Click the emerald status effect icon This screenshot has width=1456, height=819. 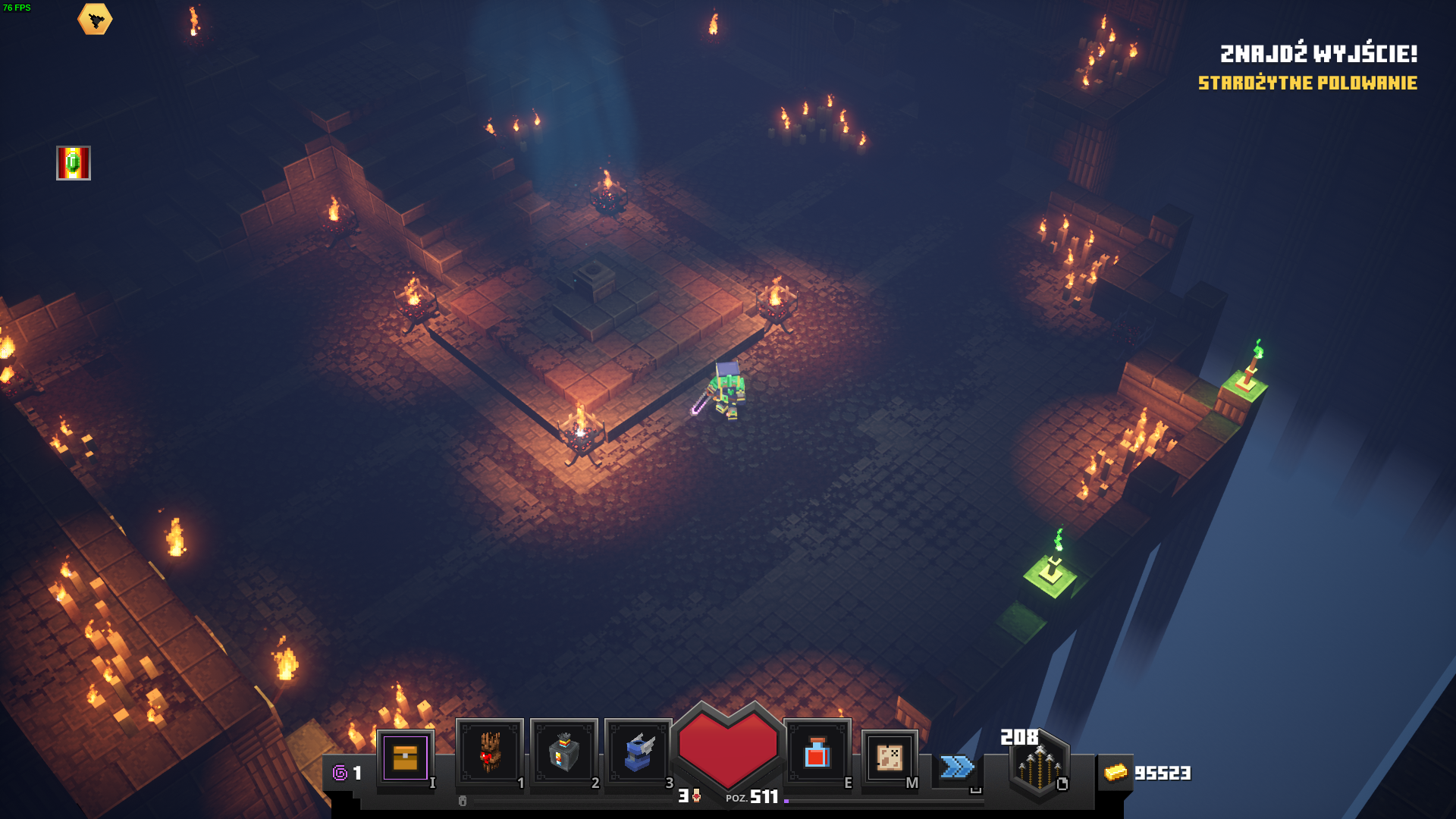(x=74, y=163)
